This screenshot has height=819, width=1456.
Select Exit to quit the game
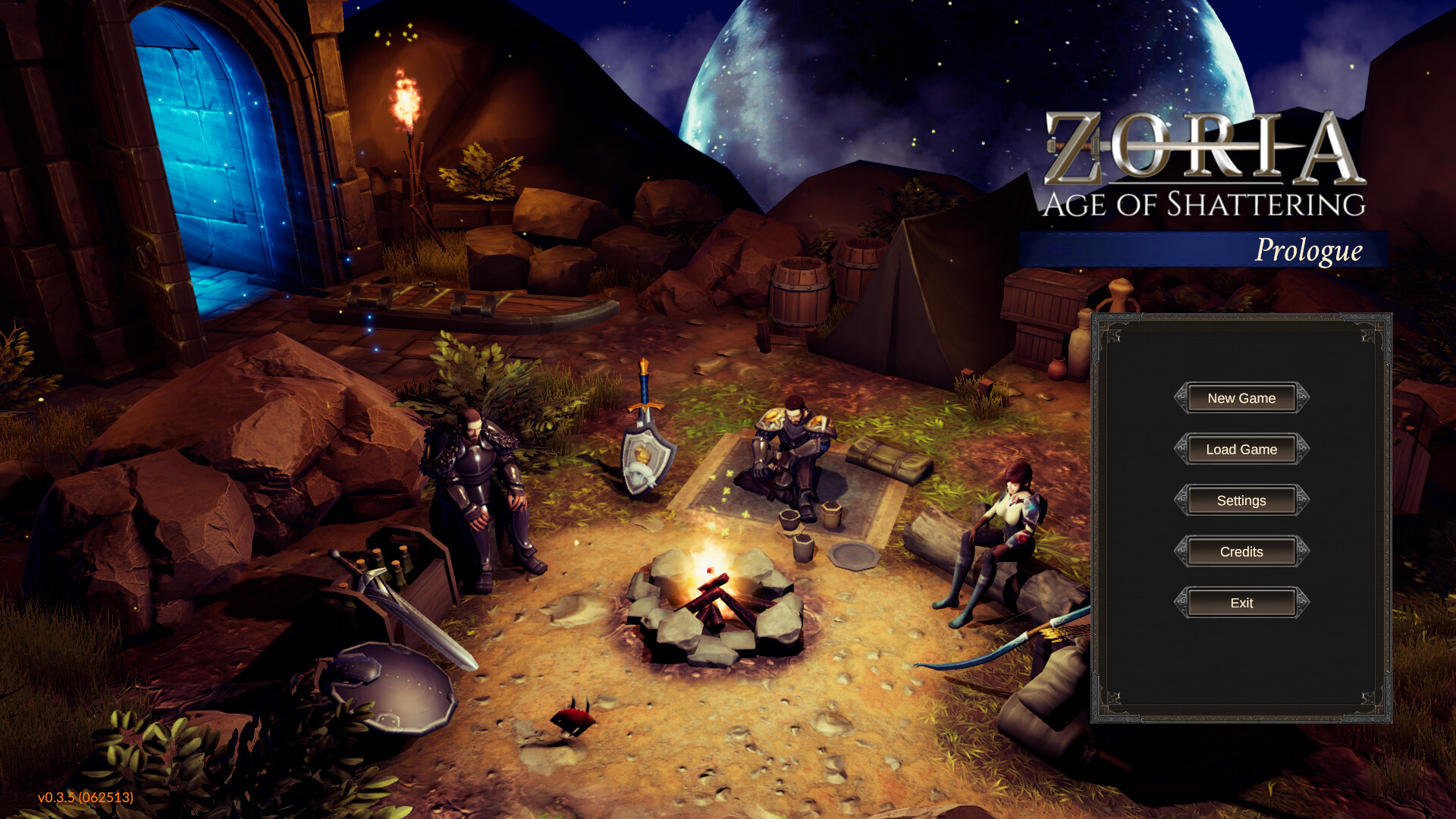coord(1241,603)
